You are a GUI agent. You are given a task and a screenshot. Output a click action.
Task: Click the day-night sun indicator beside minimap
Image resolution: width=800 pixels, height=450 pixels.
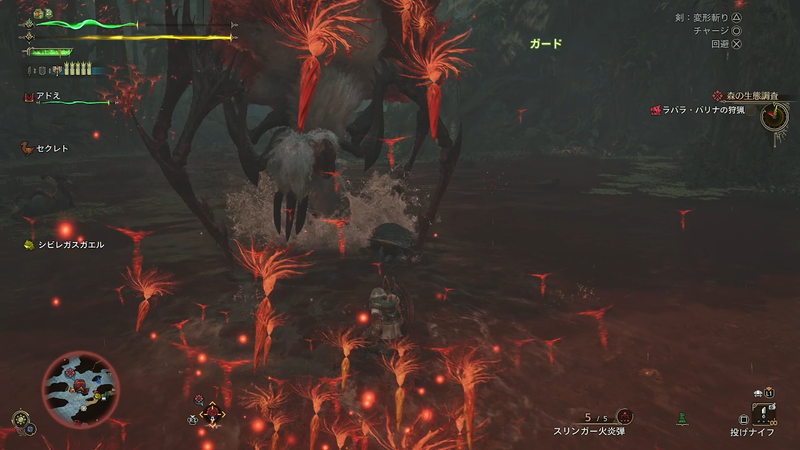(20, 418)
